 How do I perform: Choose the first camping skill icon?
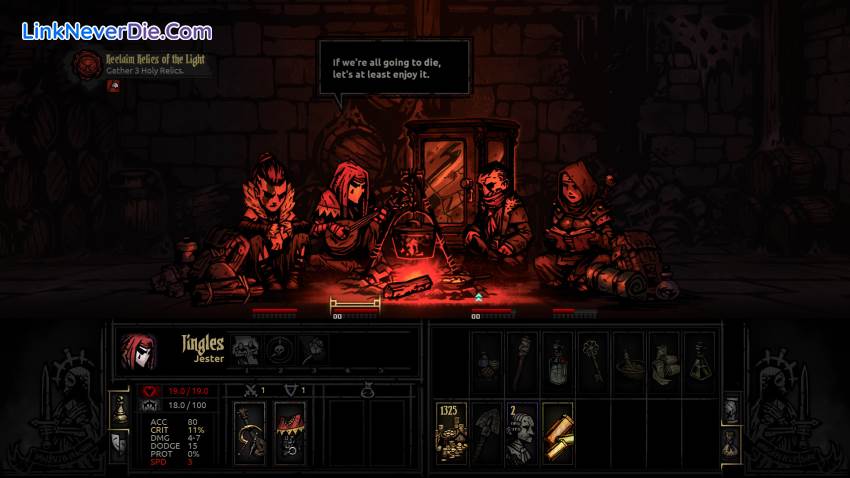point(246,349)
